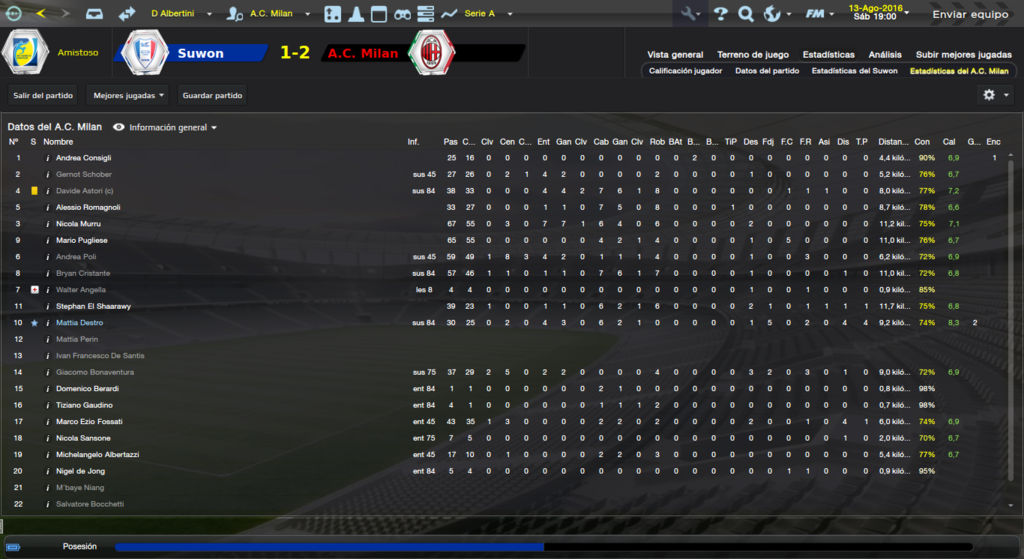Open the gear settings dropdown
This screenshot has width=1024, height=559.
tap(994, 94)
